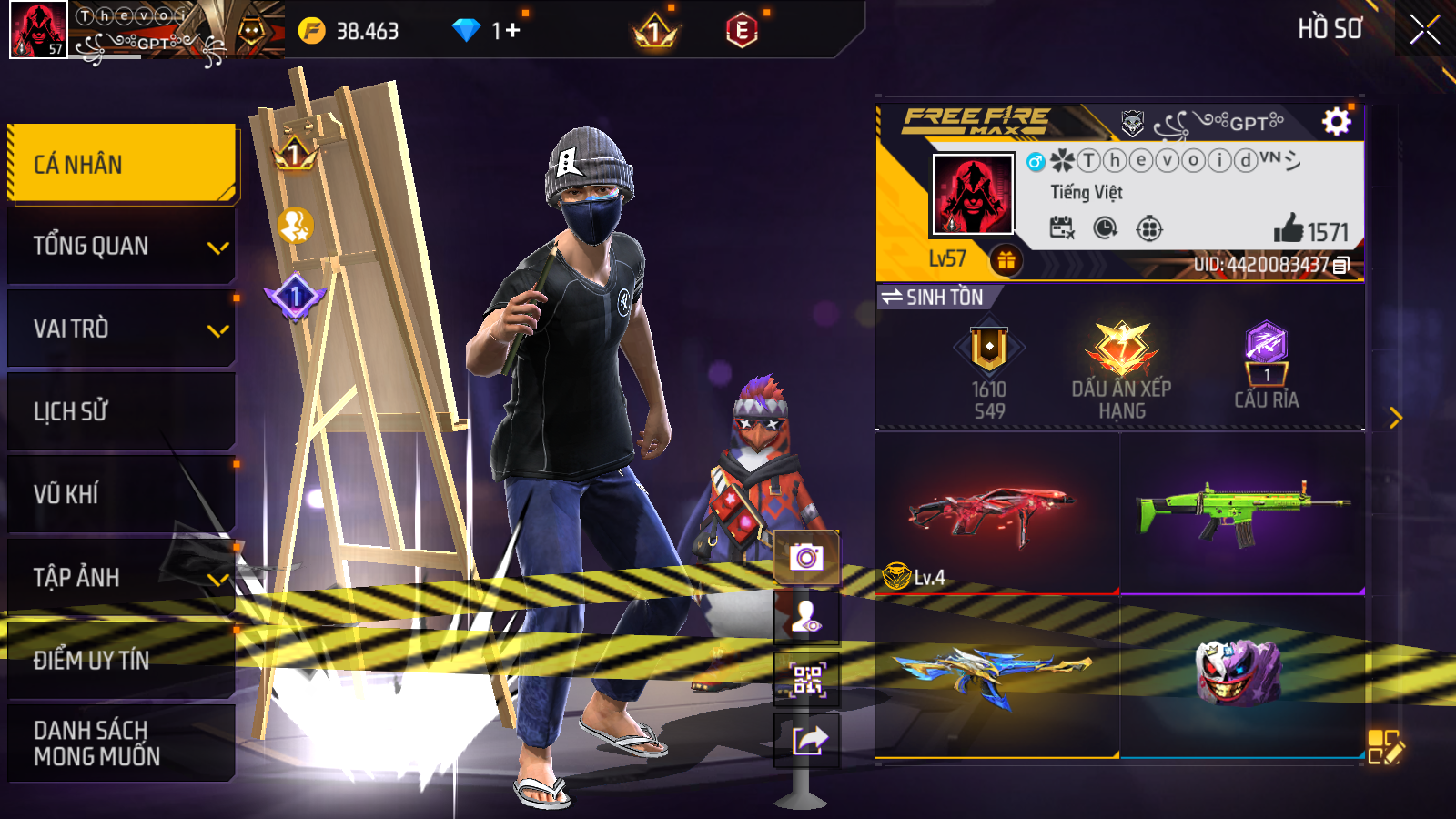The image size is (1456, 819).
Task: Tap the like thumbs-up button
Action: 1289,229
